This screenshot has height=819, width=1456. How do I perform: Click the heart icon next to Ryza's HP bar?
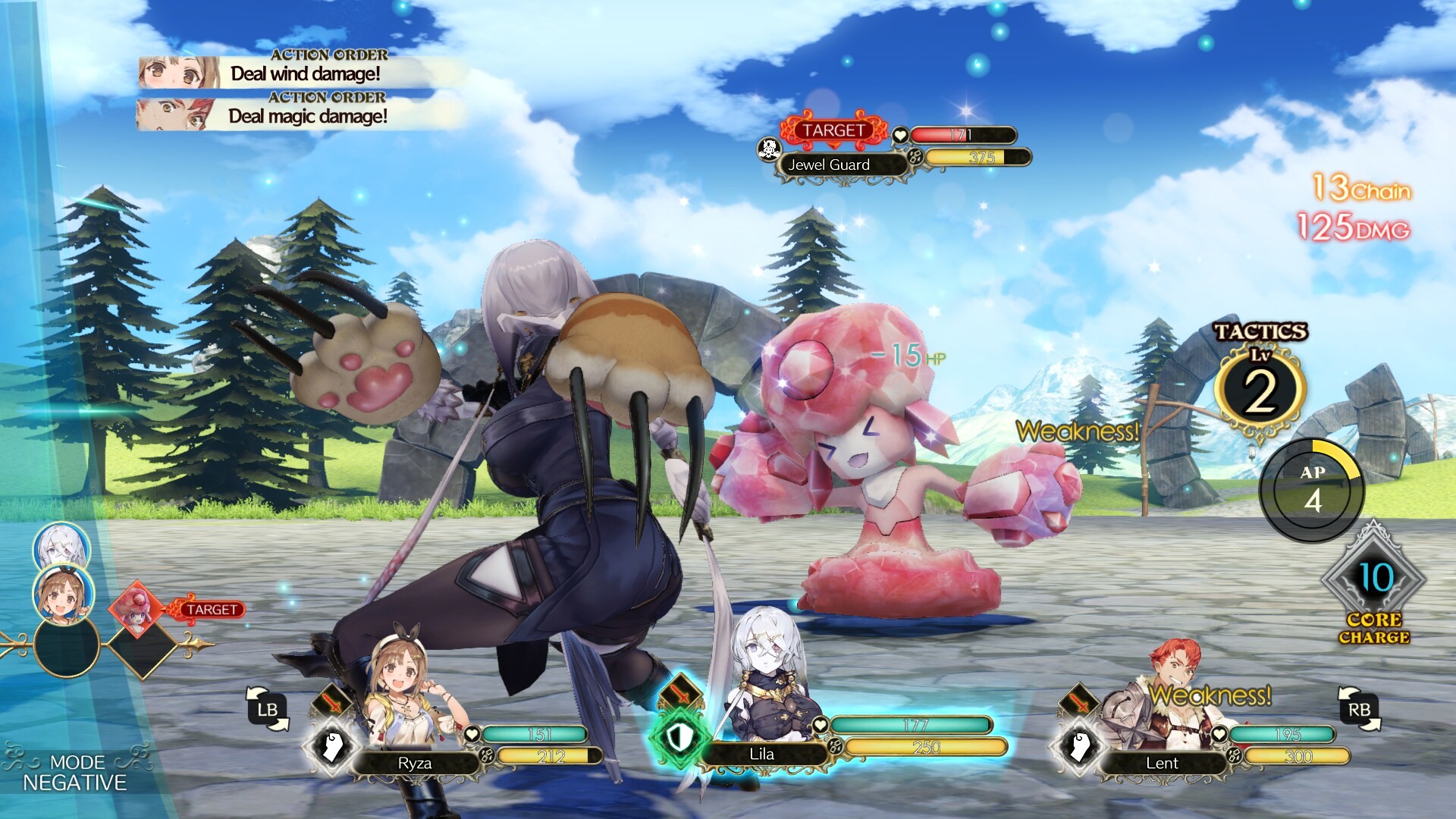[472, 734]
